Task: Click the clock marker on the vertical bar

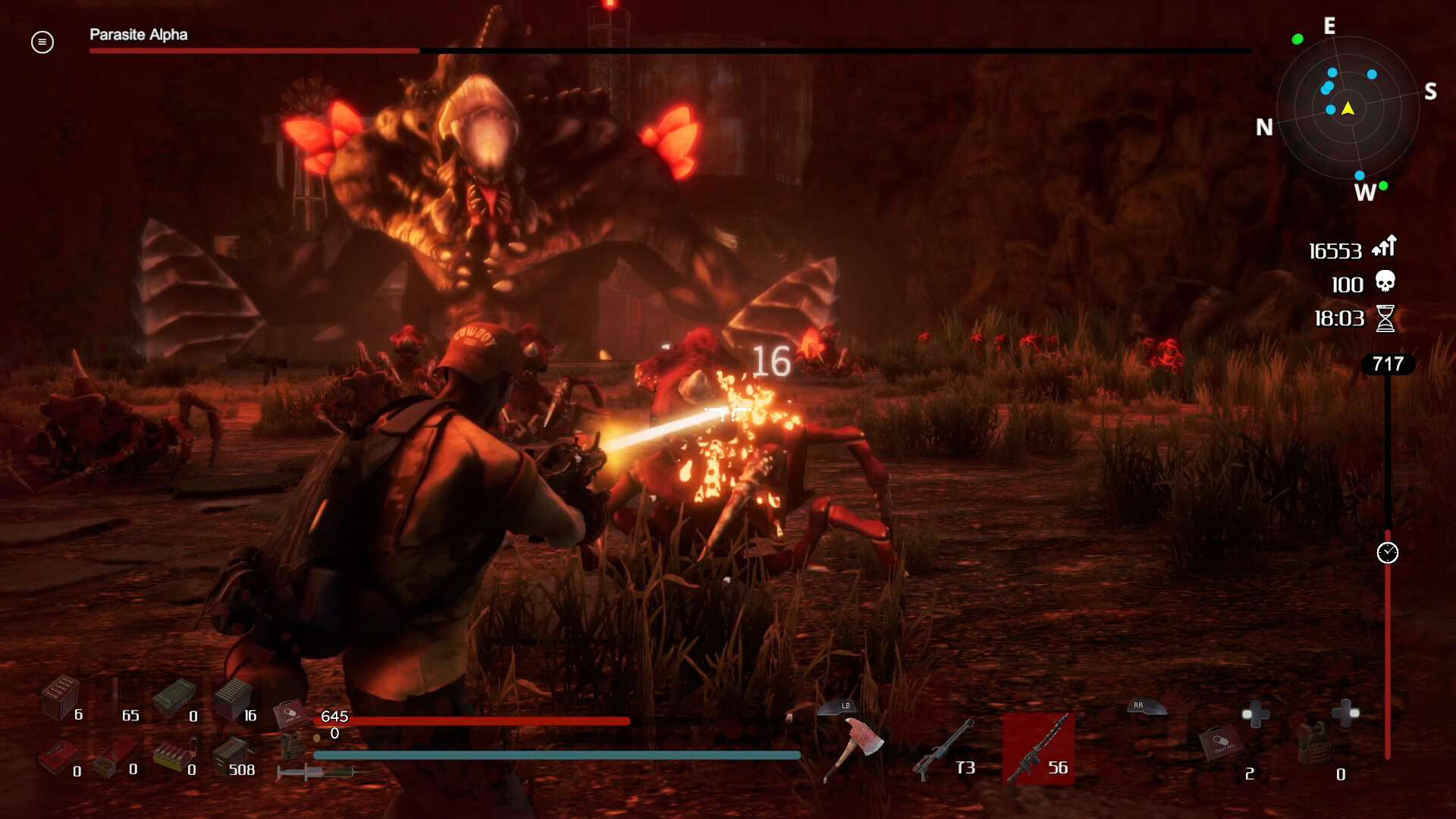Action: pyautogui.click(x=1389, y=554)
